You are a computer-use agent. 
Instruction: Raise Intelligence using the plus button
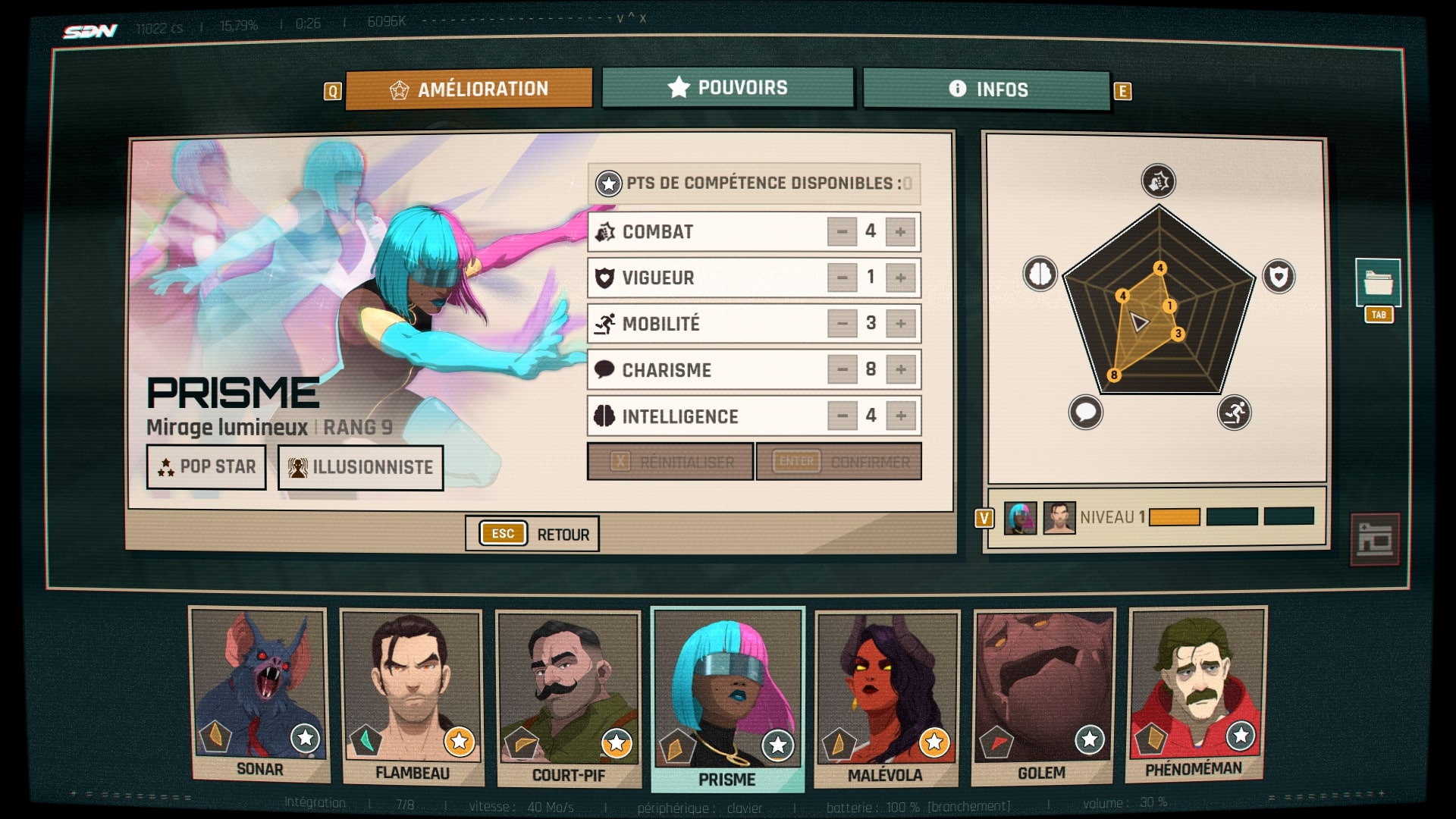tap(900, 416)
